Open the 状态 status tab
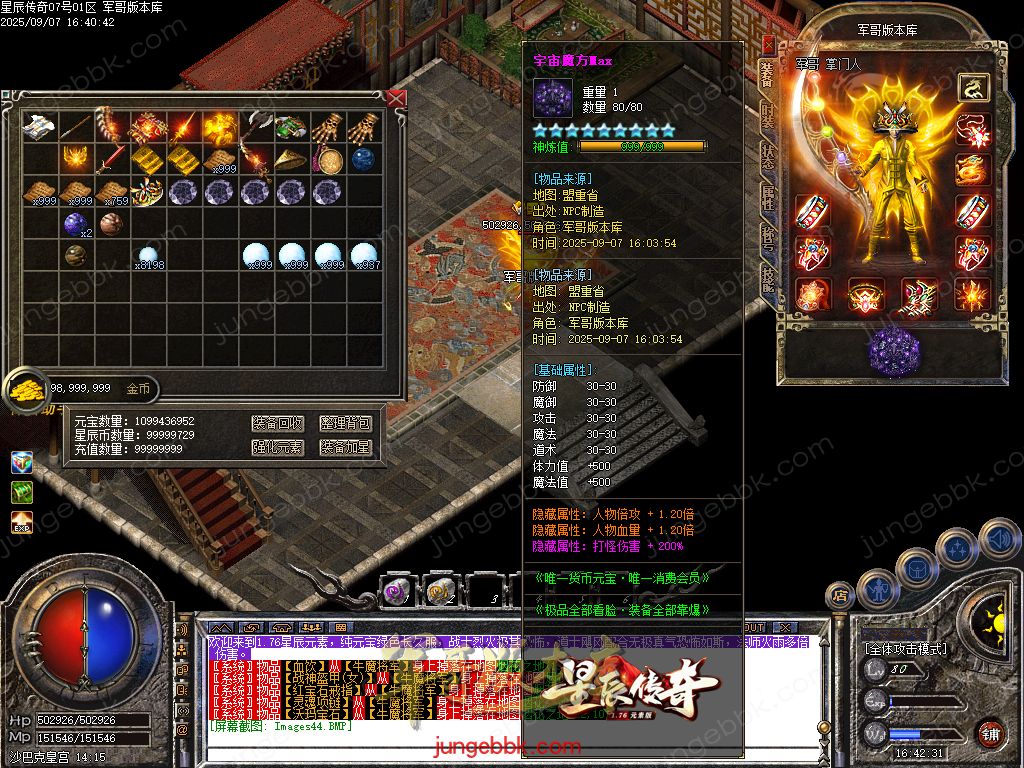This screenshot has width=1024, height=768. click(767, 157)
